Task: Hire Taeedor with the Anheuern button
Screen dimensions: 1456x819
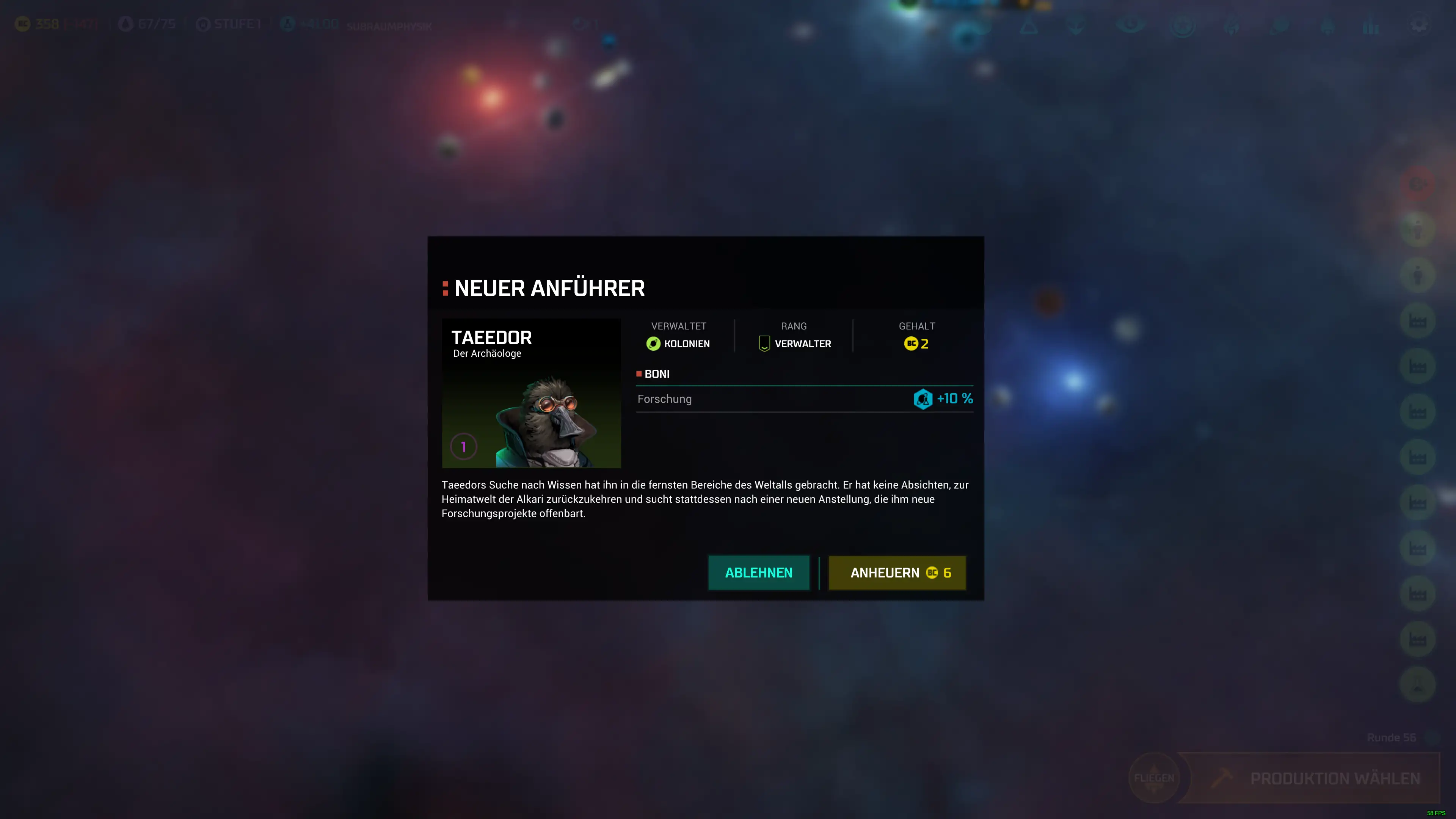Action: [897, 573]
